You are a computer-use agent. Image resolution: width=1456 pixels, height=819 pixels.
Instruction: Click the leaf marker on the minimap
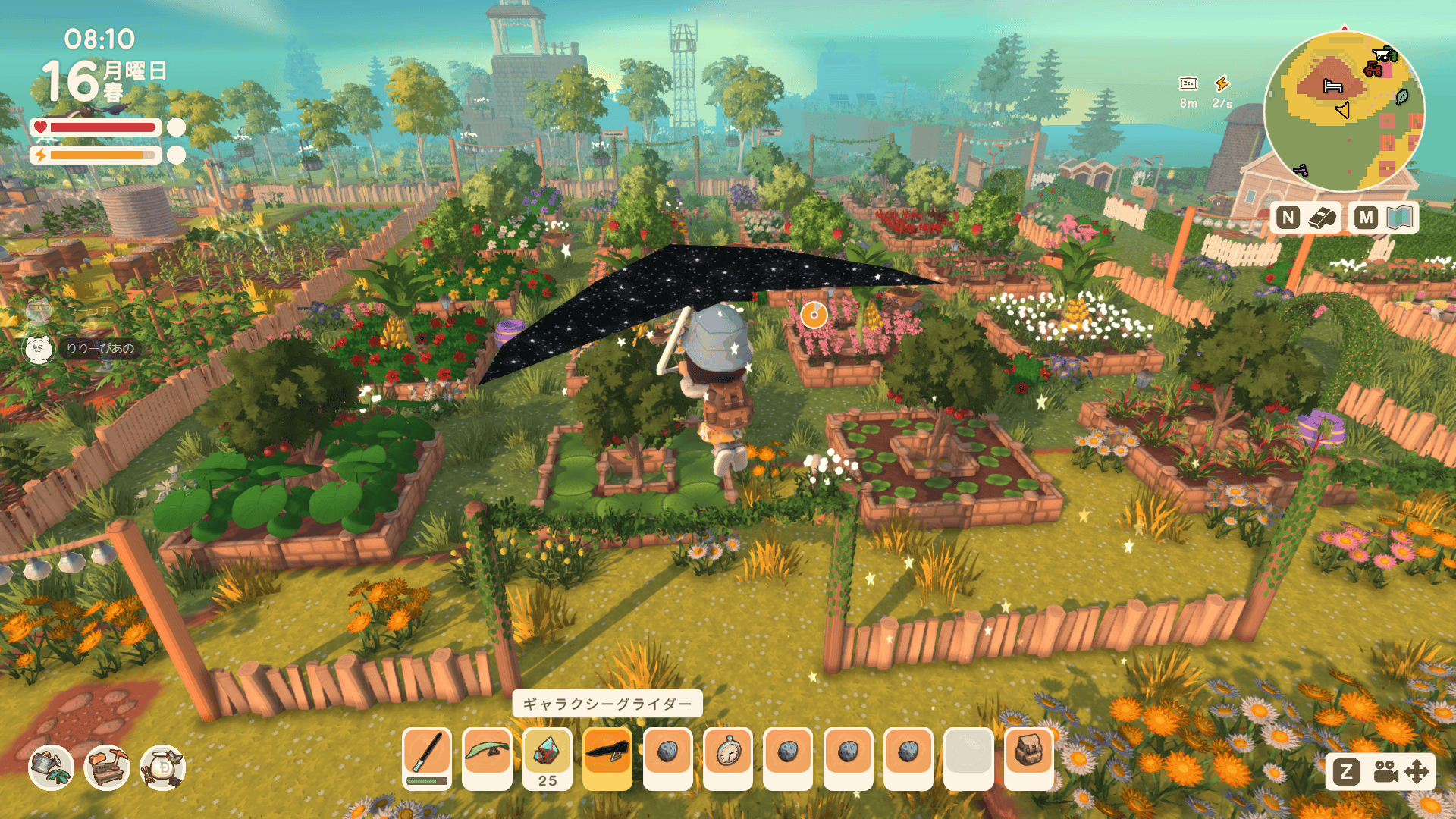[1402, 97]
